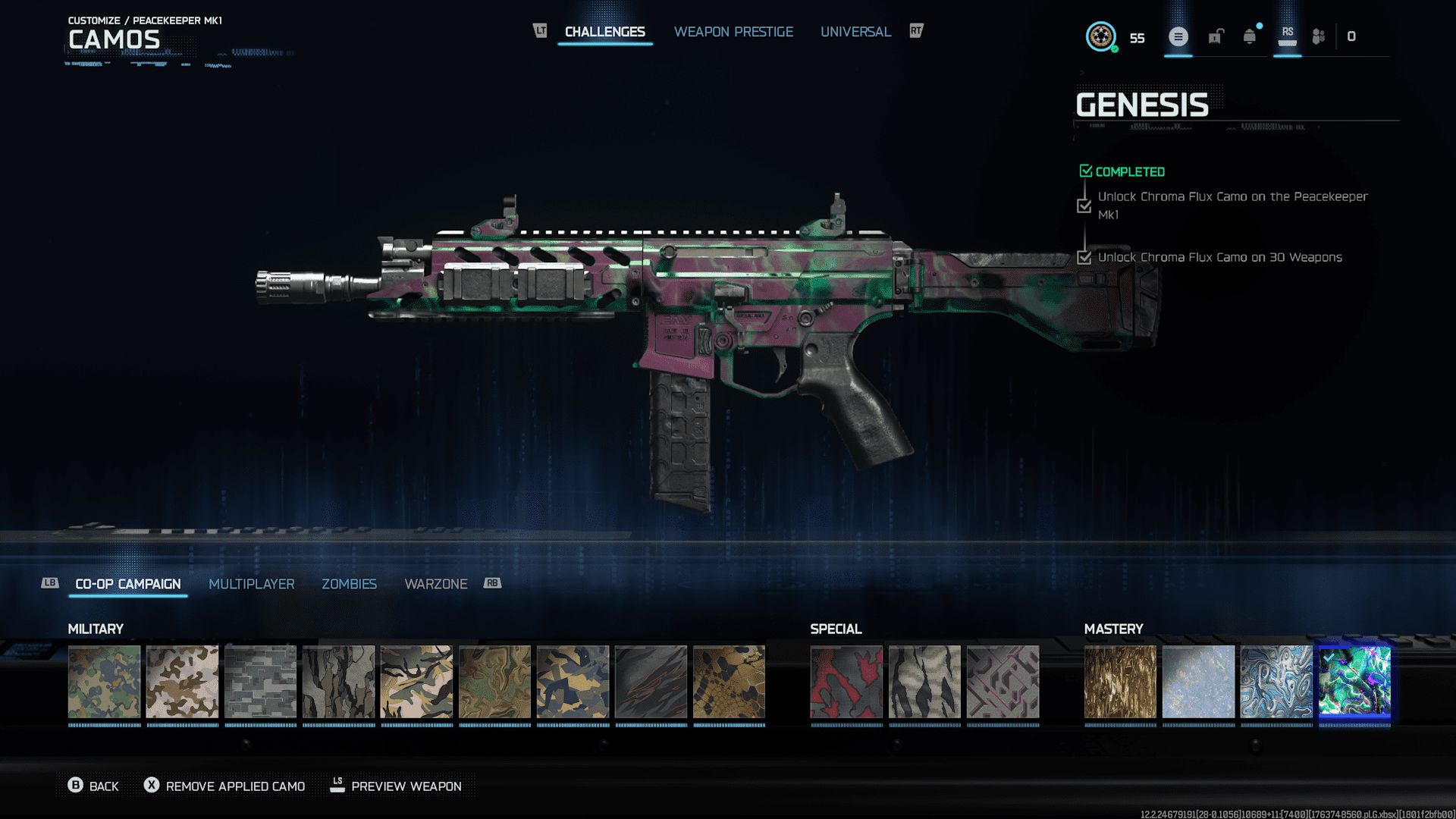The width and height of the screenshot is (1456, 819).
Task: Open the Universal camos tab
Action: point(855,32)
